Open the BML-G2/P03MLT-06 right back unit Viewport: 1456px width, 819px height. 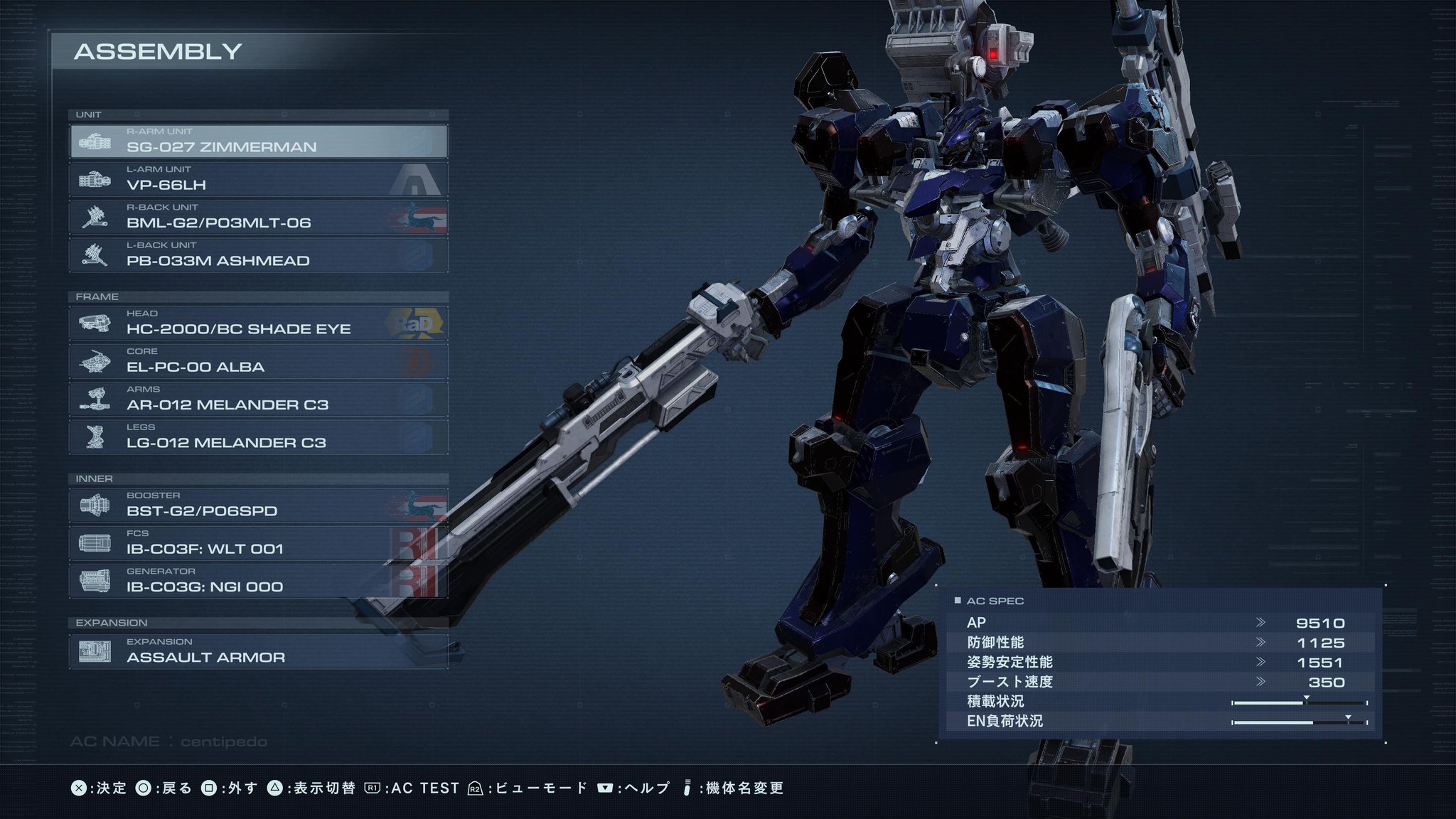258,217
